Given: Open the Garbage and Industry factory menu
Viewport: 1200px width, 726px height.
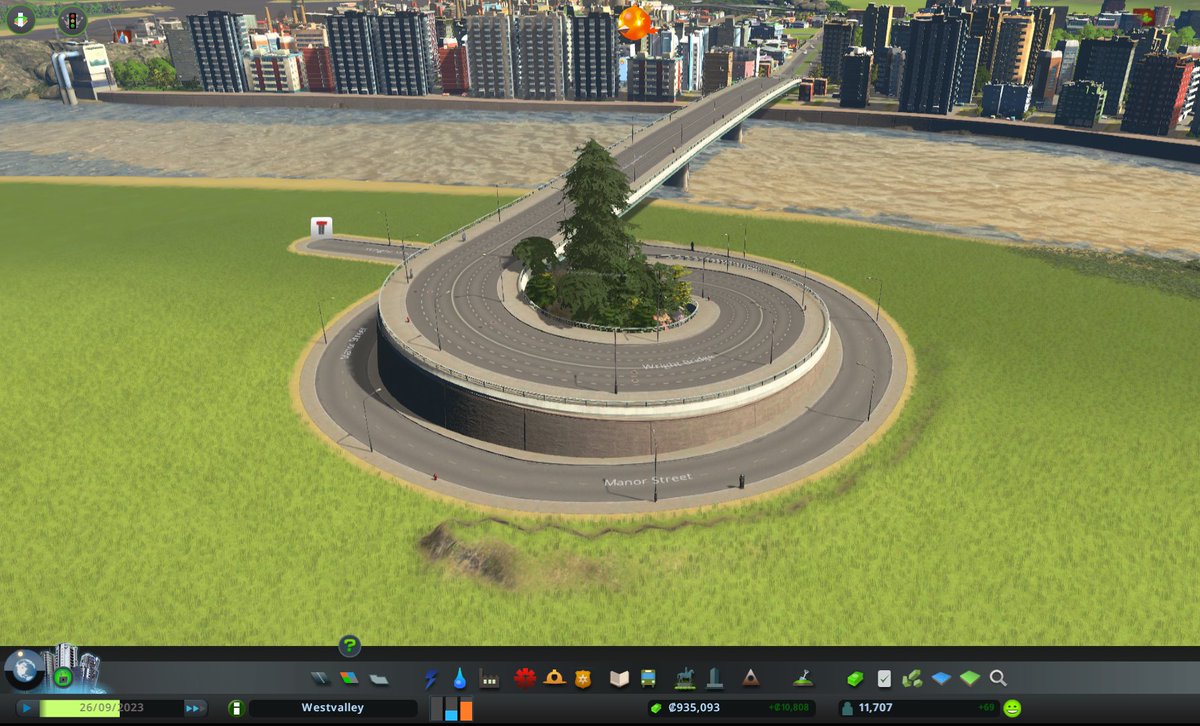Looking at the screenshot, I should coord(489,678).
